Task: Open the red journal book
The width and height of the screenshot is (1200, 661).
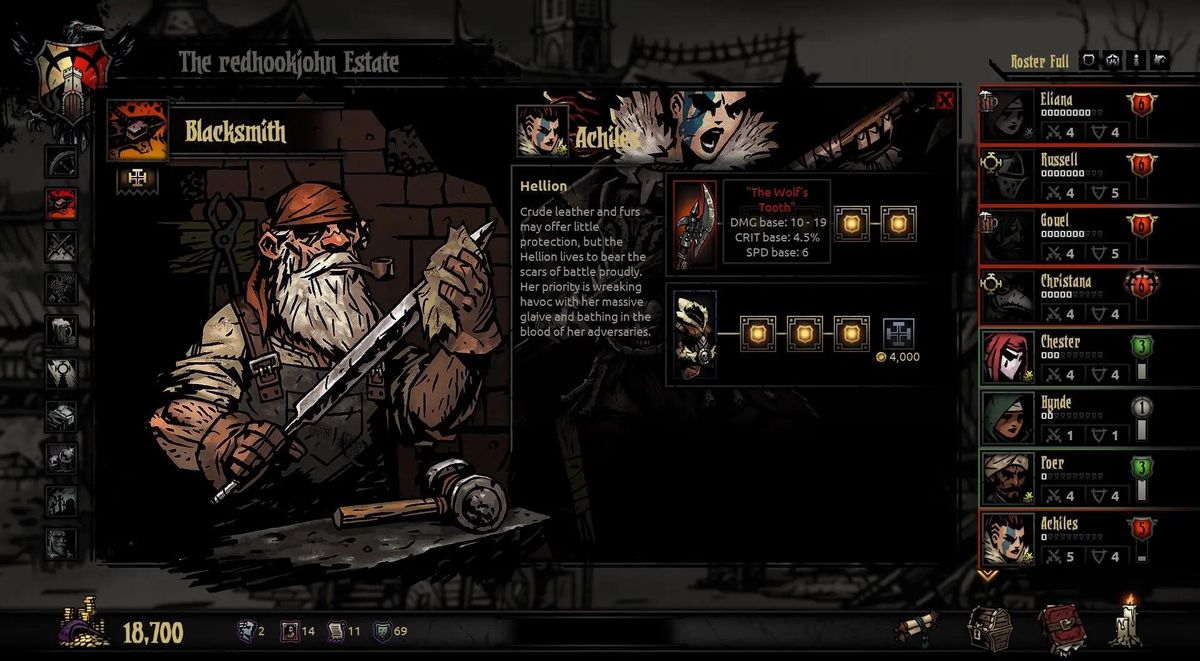Action: (x=1060, y=628)
